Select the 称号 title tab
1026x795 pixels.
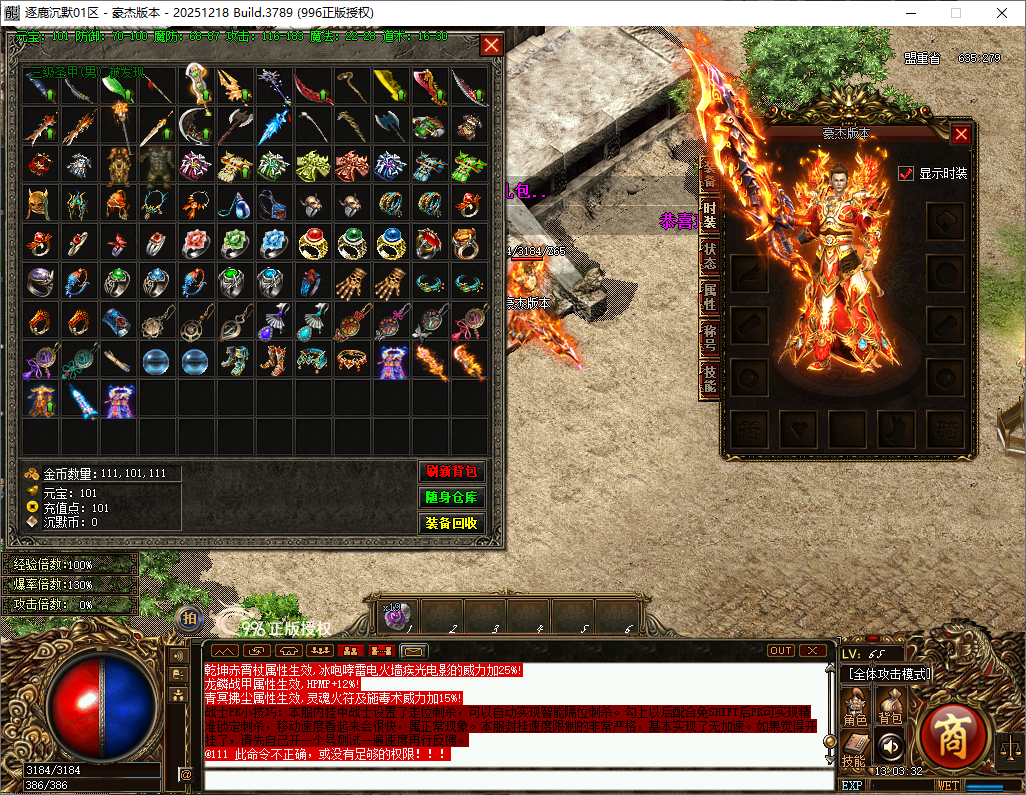(x=709, y=338)
